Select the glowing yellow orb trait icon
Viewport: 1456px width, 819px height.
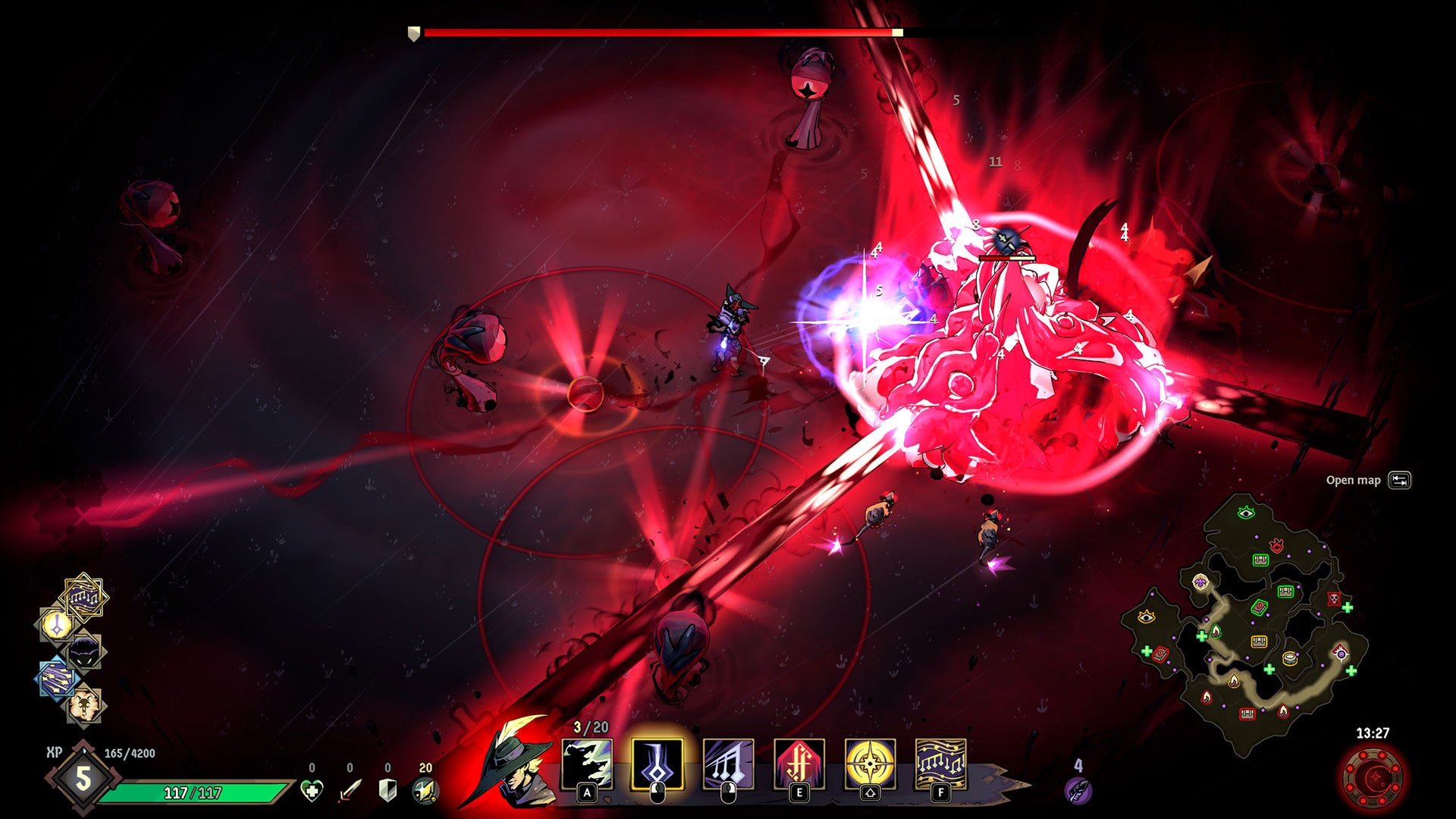tap(57, 626)
